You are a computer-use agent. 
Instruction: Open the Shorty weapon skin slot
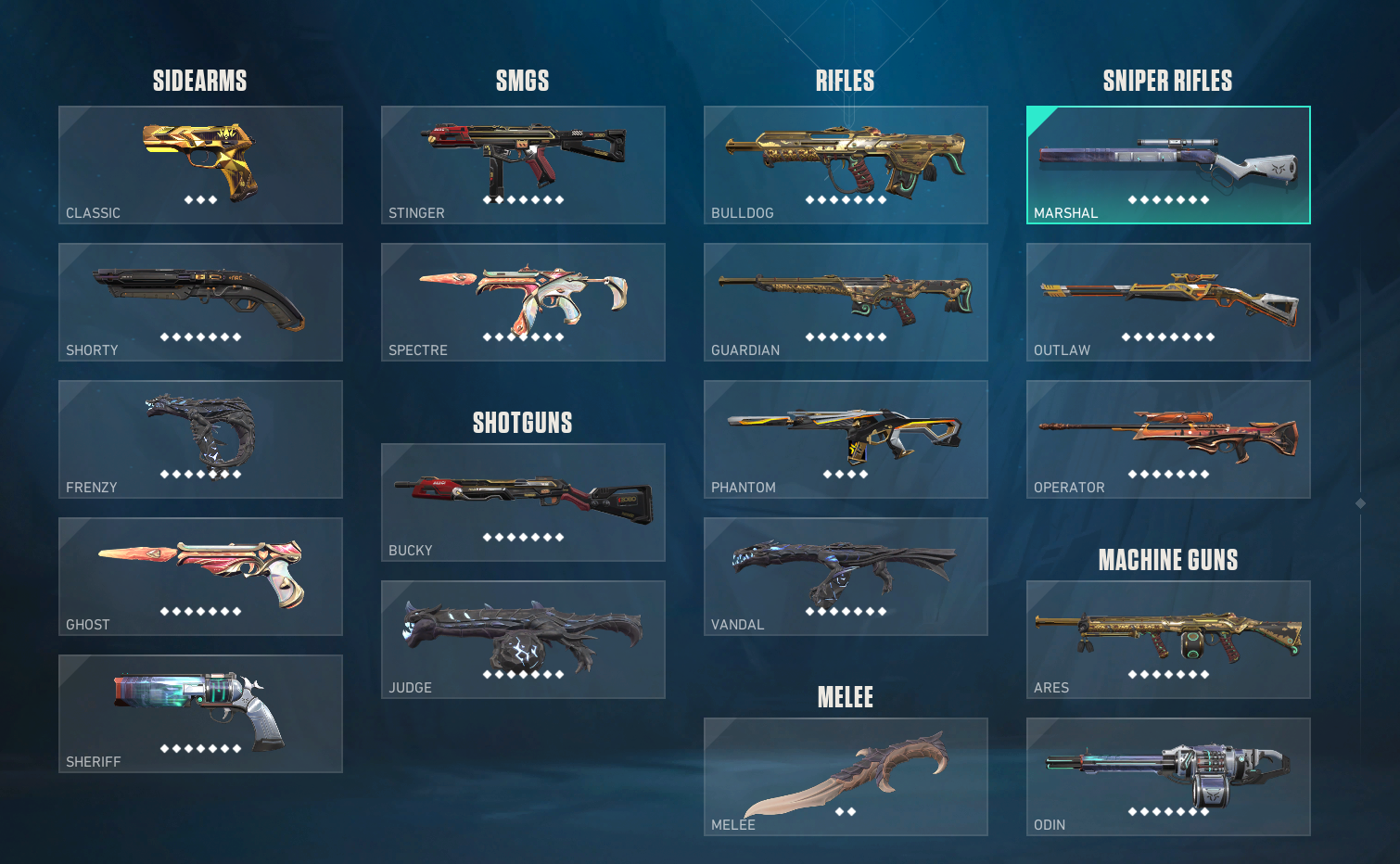tap(200, 302)
